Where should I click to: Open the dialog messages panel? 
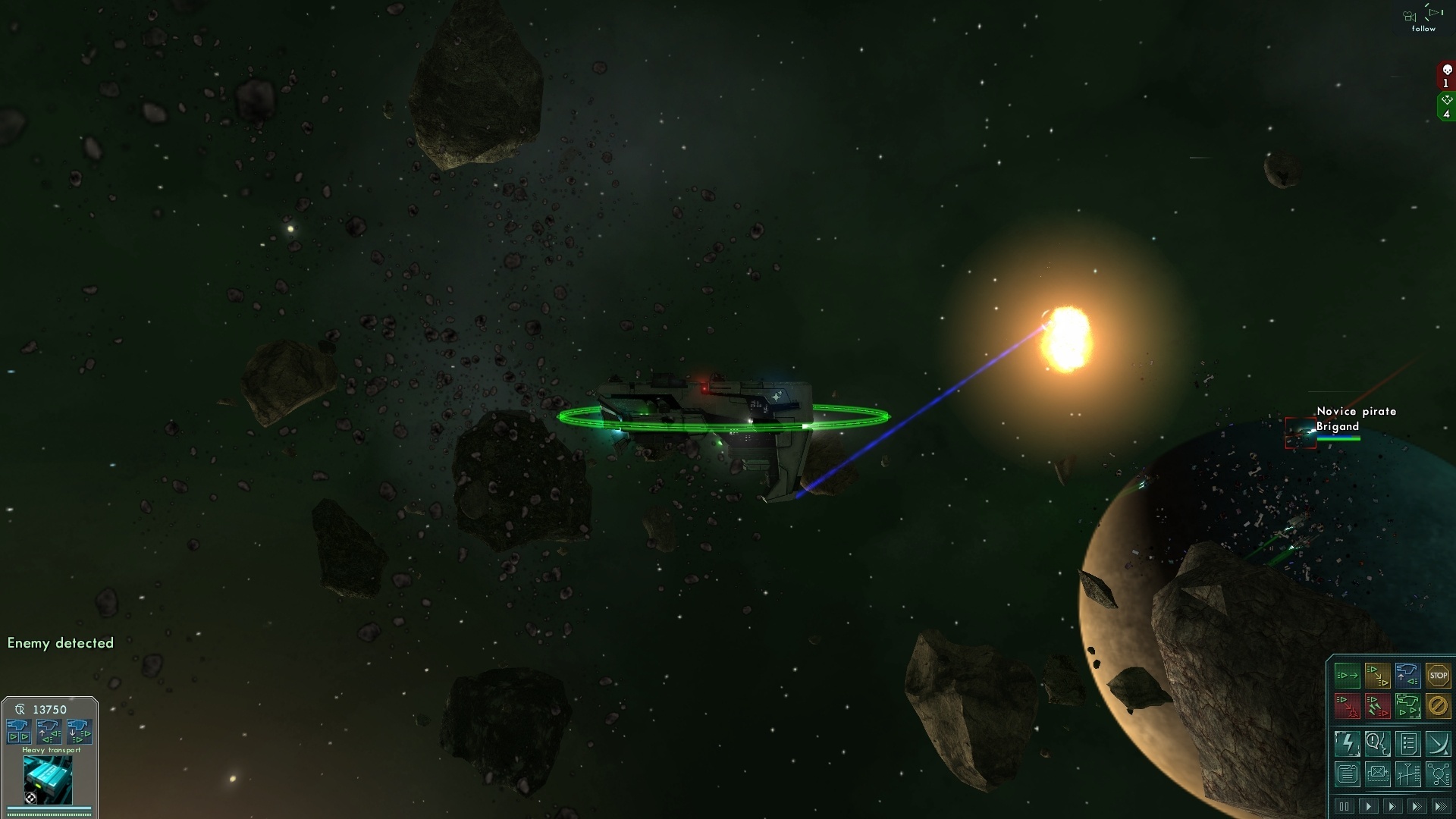1378,744
